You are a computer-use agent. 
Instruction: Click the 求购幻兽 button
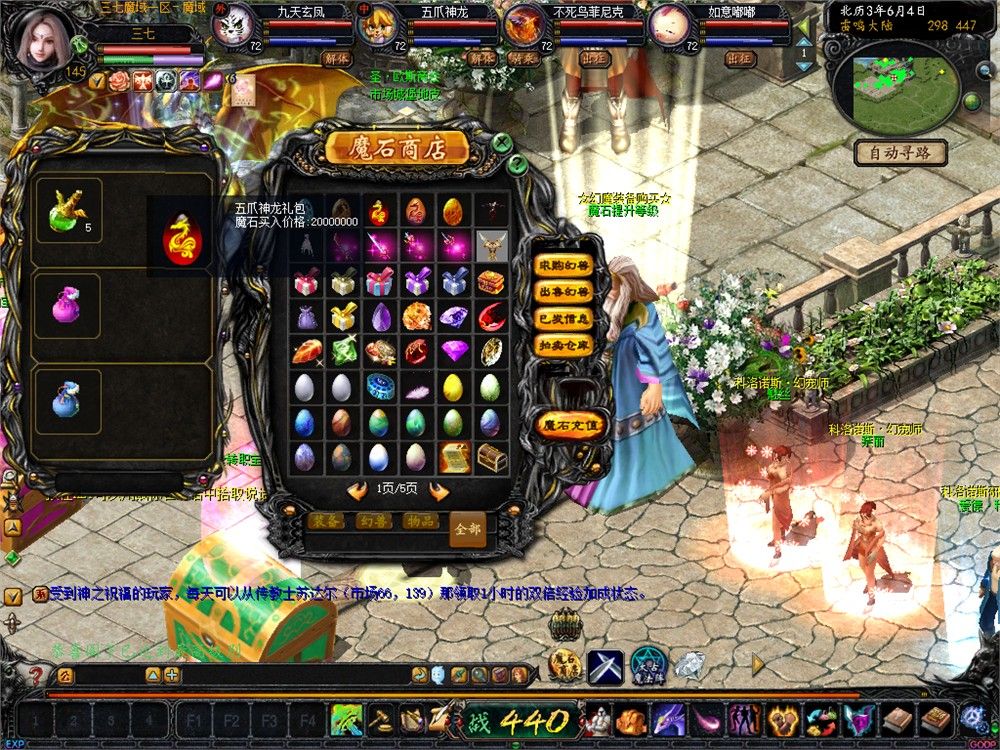(x=563, y=265)
